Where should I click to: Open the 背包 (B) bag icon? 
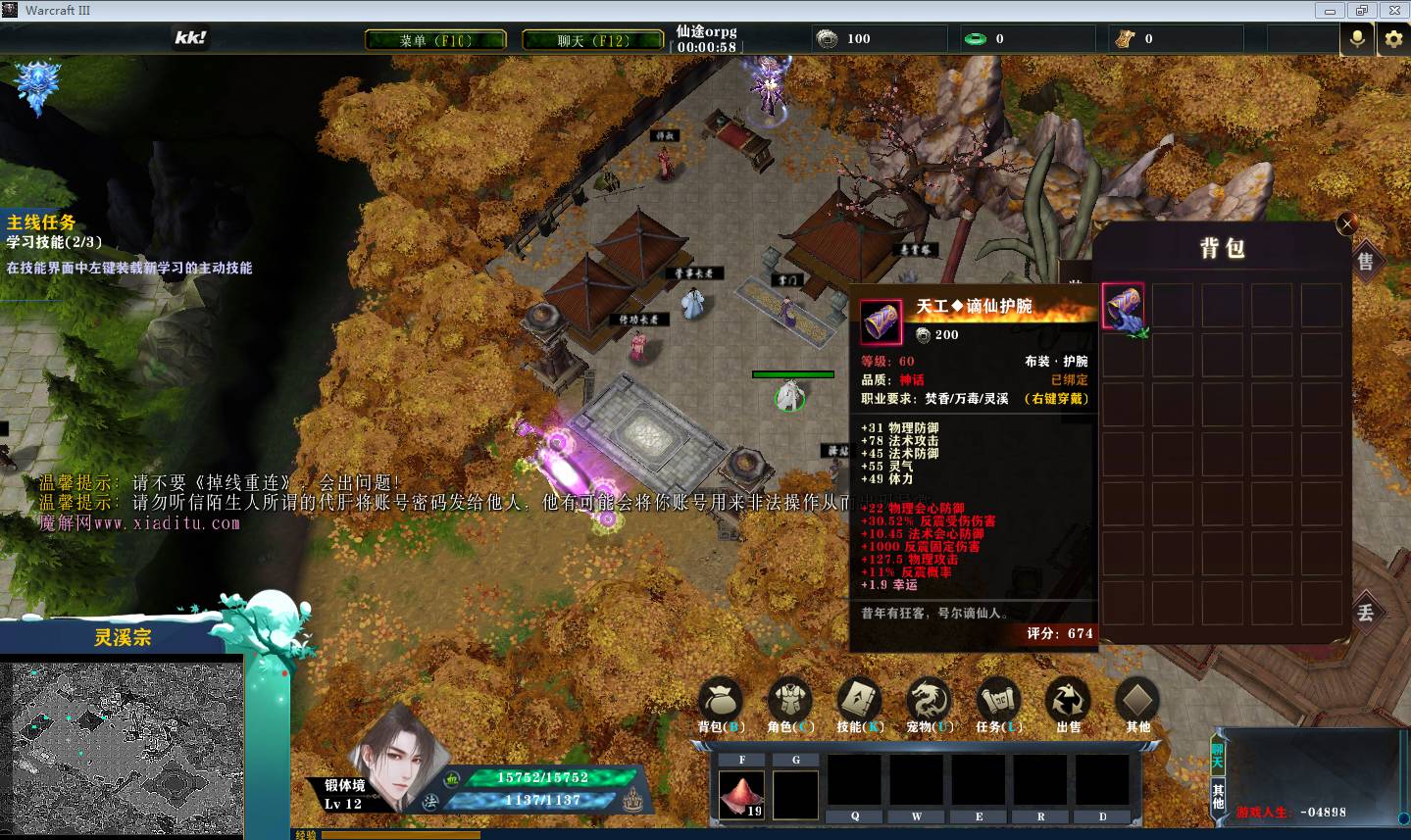[721, 700]
